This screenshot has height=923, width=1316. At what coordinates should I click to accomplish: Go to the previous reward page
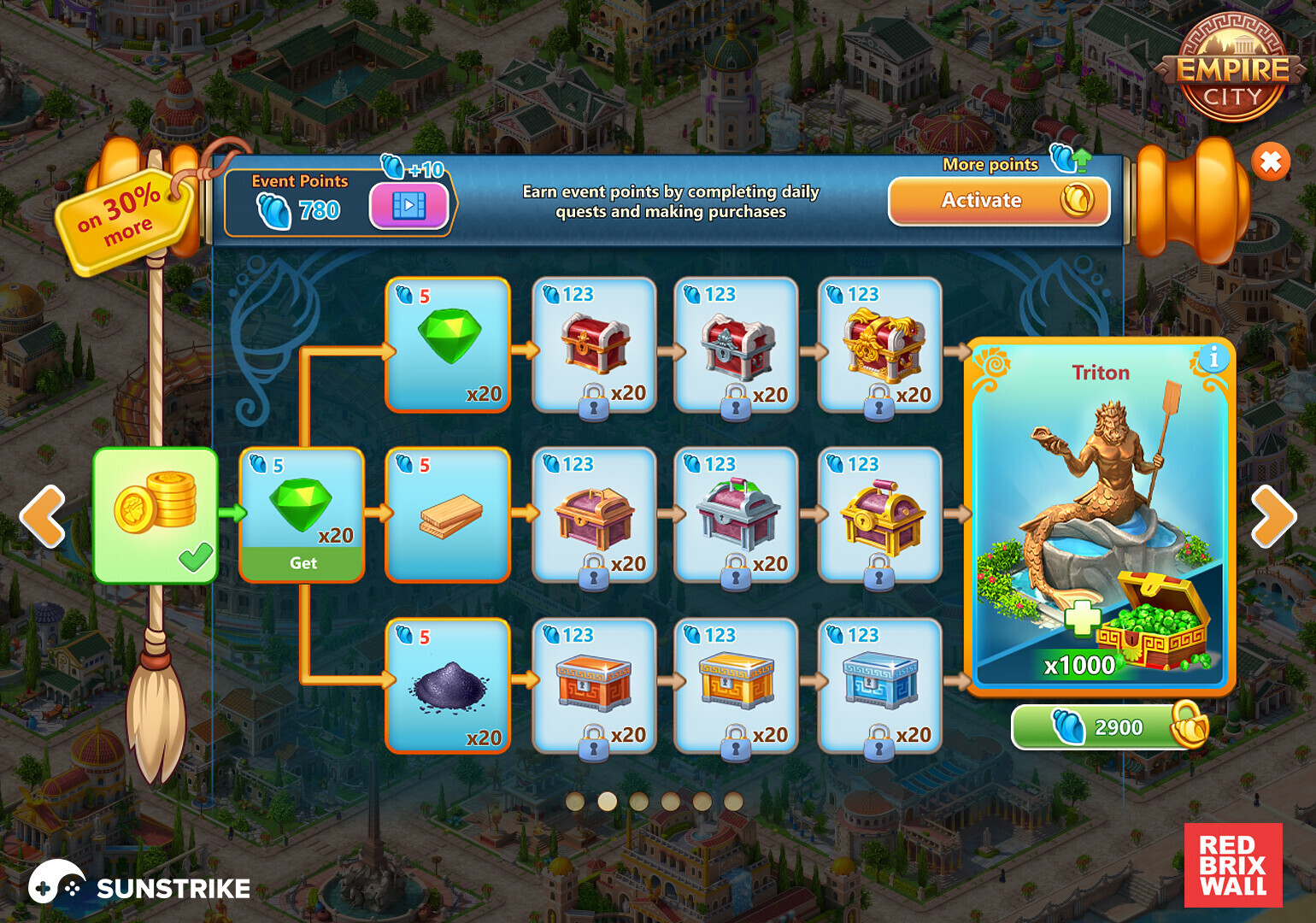(43, 516)
